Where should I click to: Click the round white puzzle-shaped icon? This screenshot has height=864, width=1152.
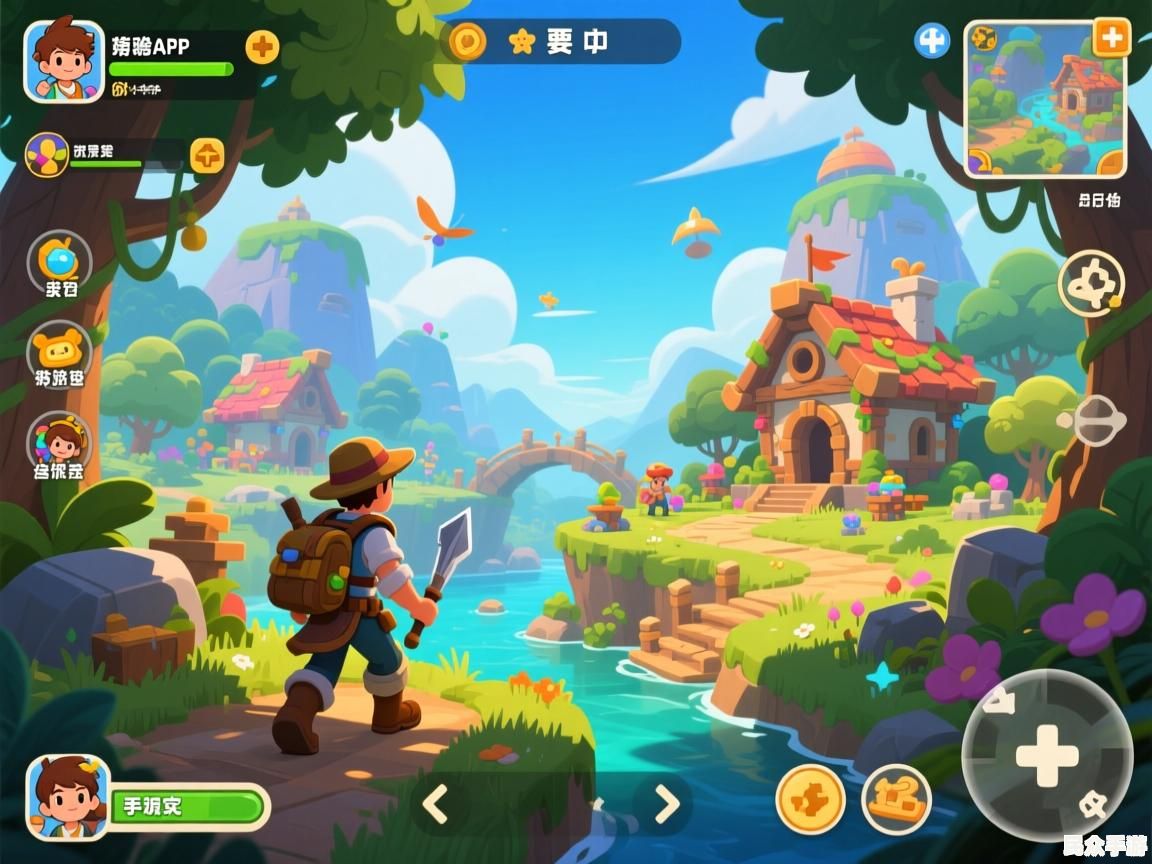[x=1091, y=282]
